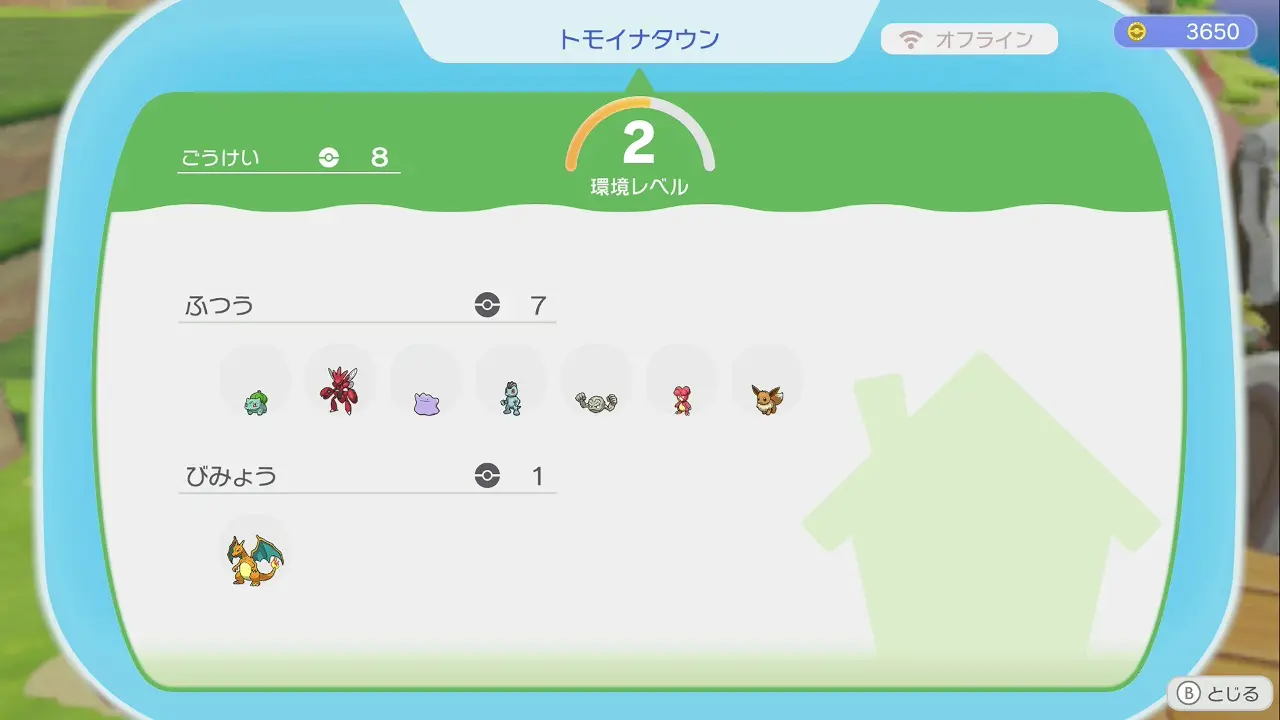
Task: Select the Poké Ball icon beside ふつう count
Action: tap(487, 305)
